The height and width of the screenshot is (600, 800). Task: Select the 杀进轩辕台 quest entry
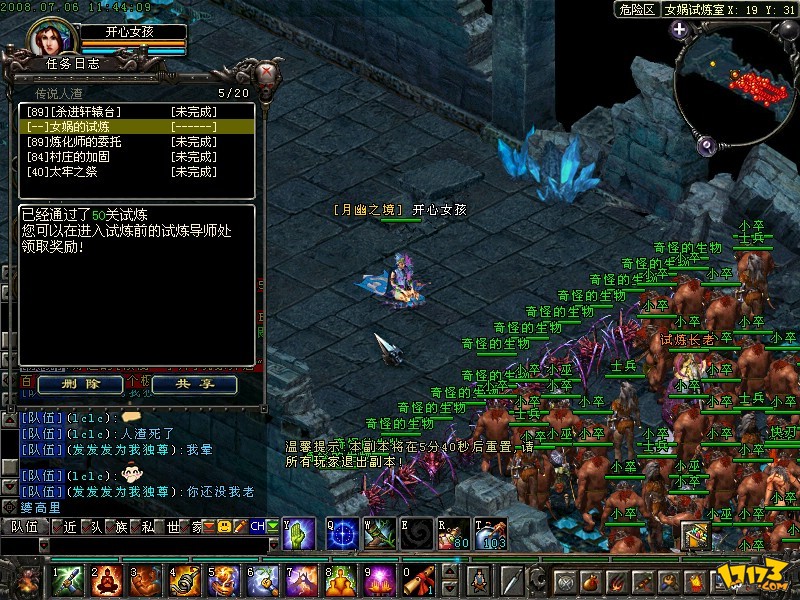point(92,112)
